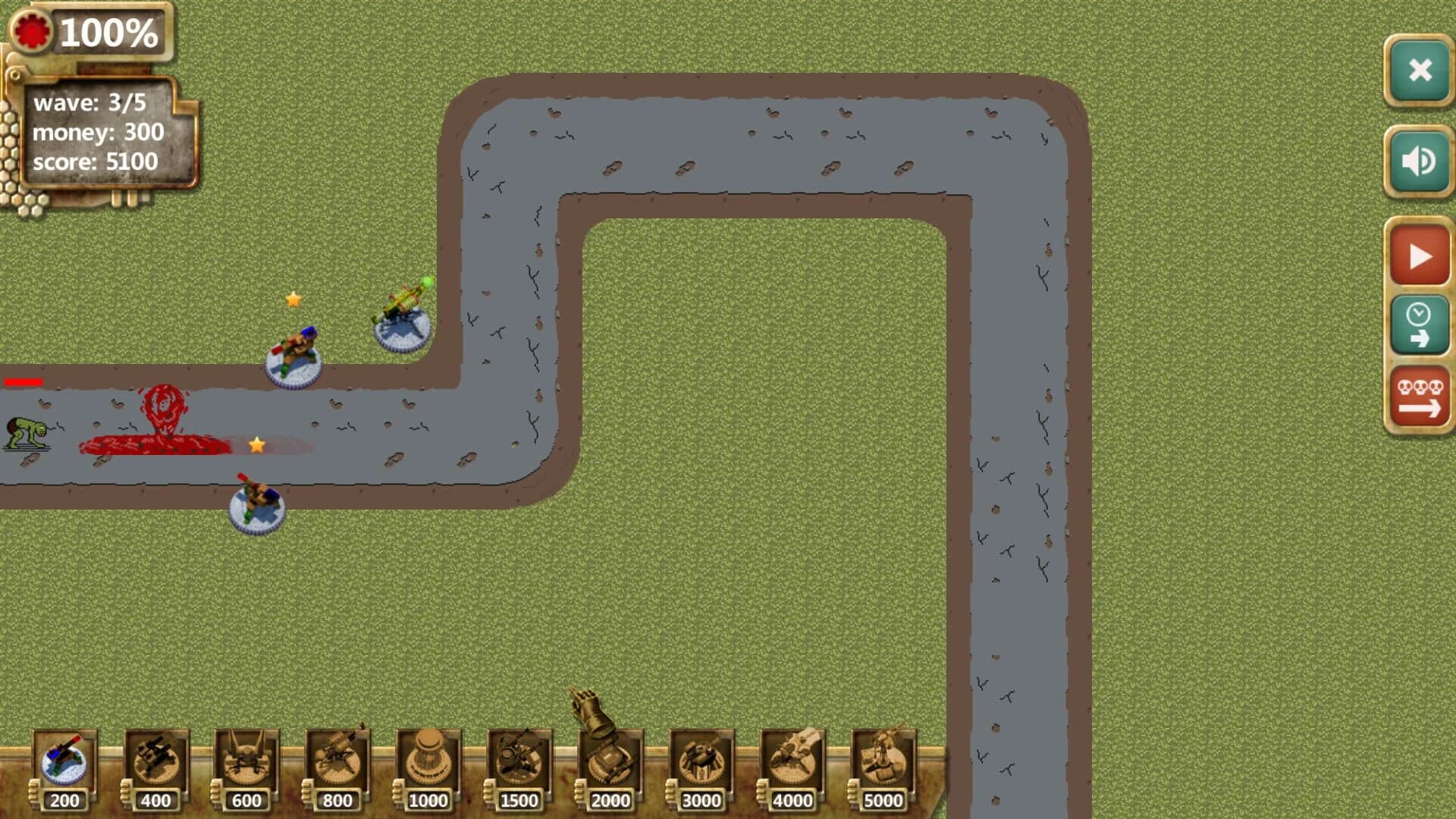Select the 800-cost gatling cannon tower
The width and height of the screenshot is (1456, 819).
(337, 762)
